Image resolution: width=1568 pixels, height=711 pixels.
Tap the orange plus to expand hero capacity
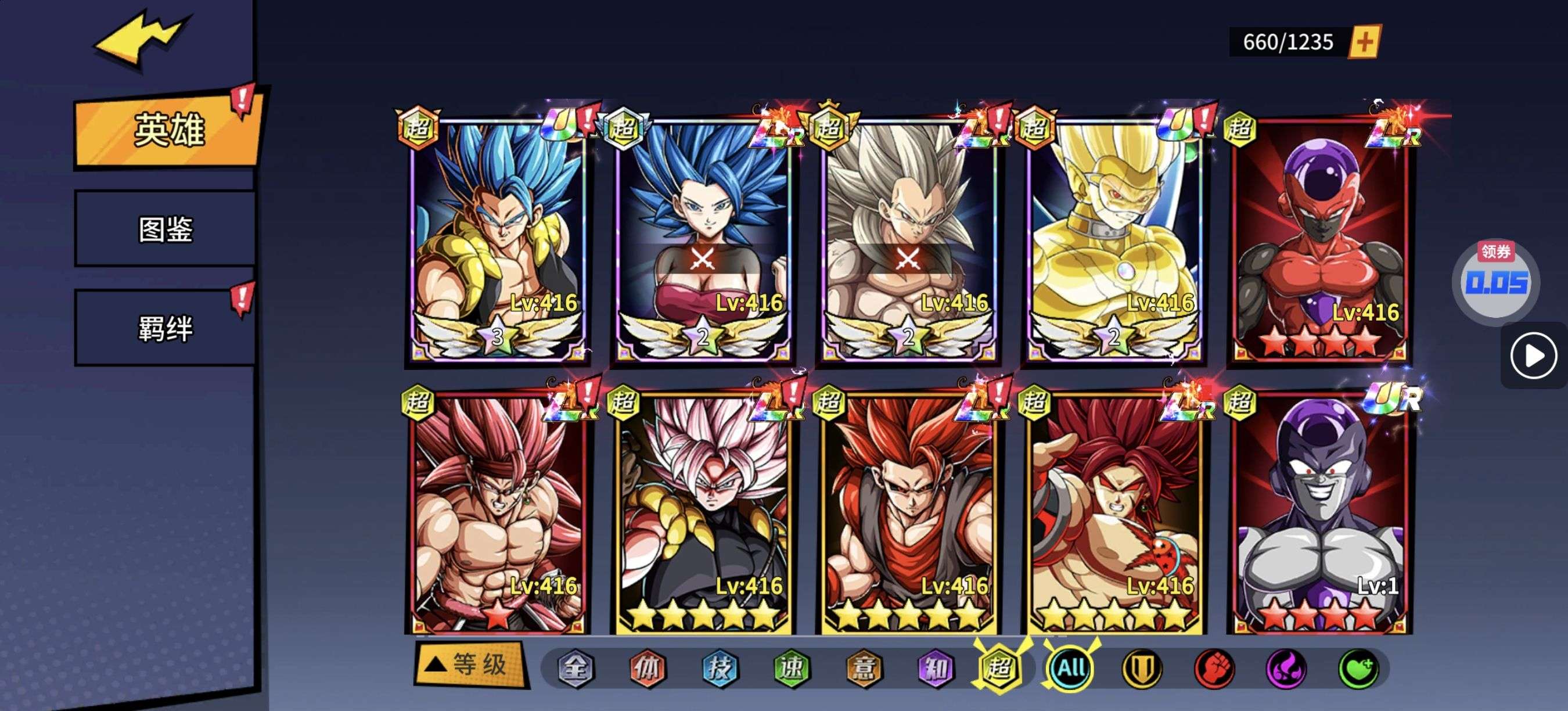pos(1364,42)
